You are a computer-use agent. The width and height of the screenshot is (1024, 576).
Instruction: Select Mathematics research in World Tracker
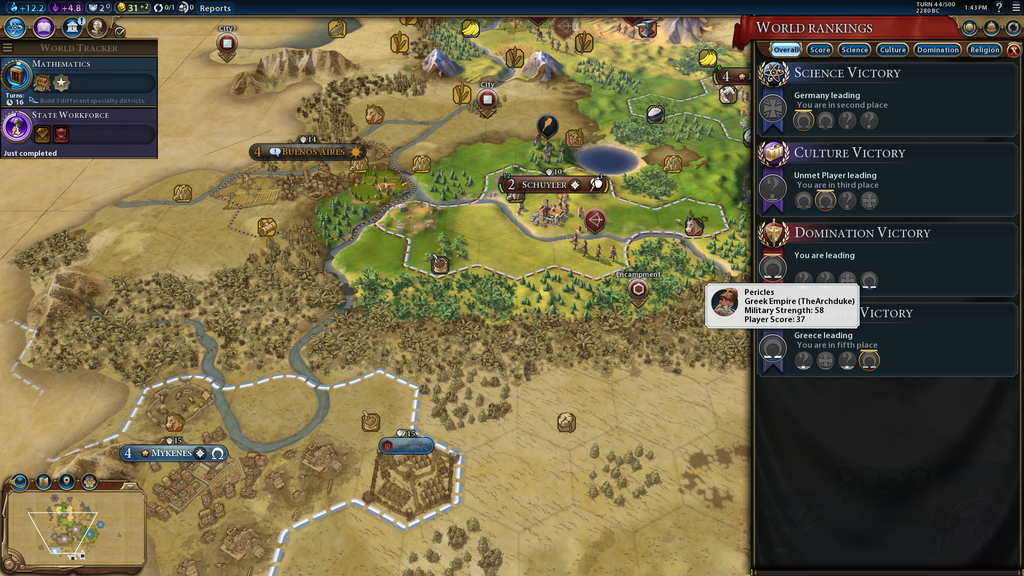pos(78,78)
